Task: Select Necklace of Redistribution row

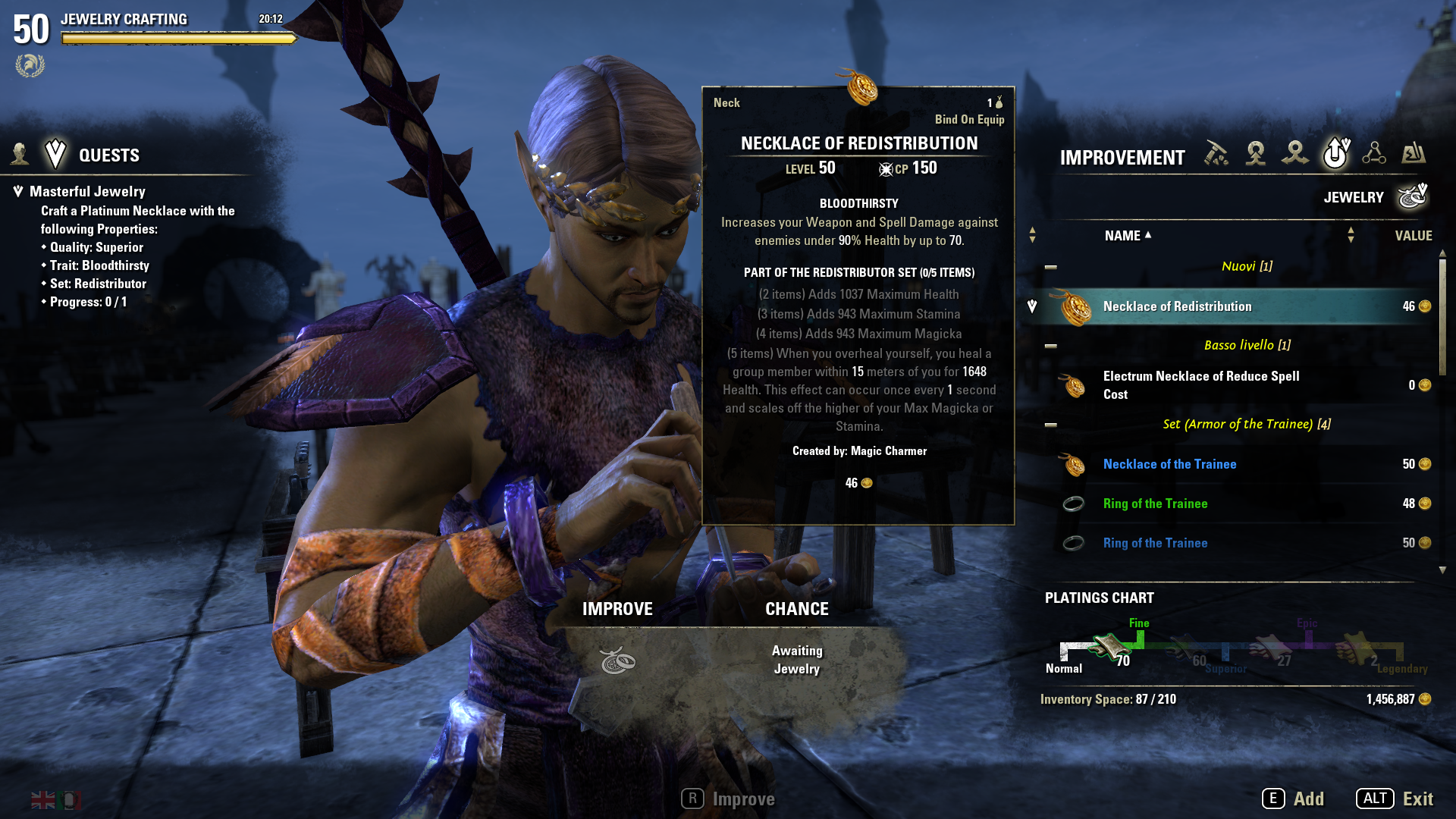Action: (x=1228, y=306)
